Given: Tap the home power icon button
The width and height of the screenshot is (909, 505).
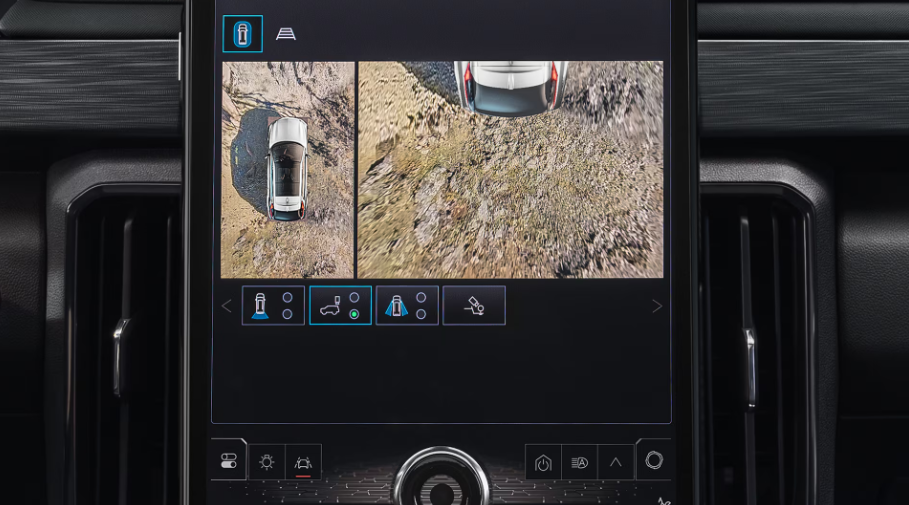Looking at the screenshot, I should (543, 462).
